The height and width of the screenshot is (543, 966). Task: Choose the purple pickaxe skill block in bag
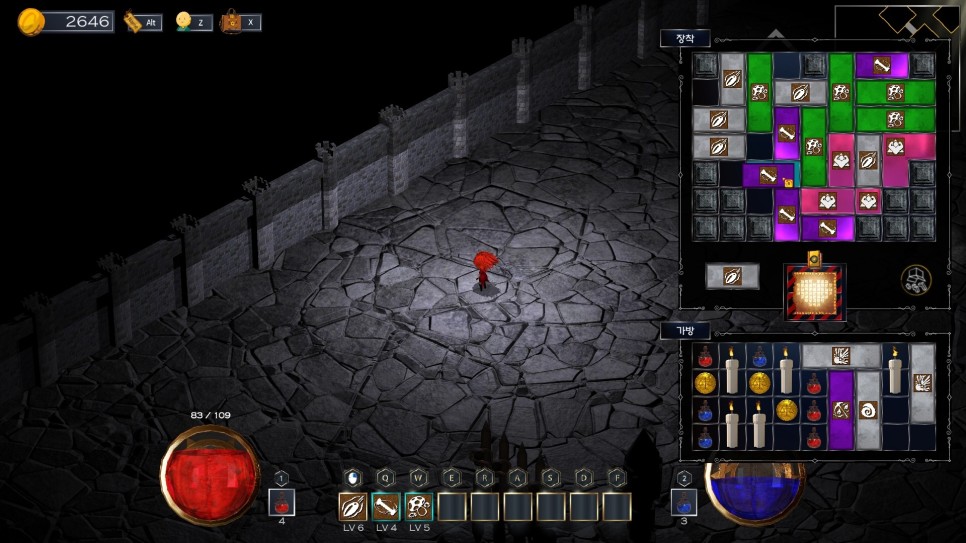pos(841,409)
